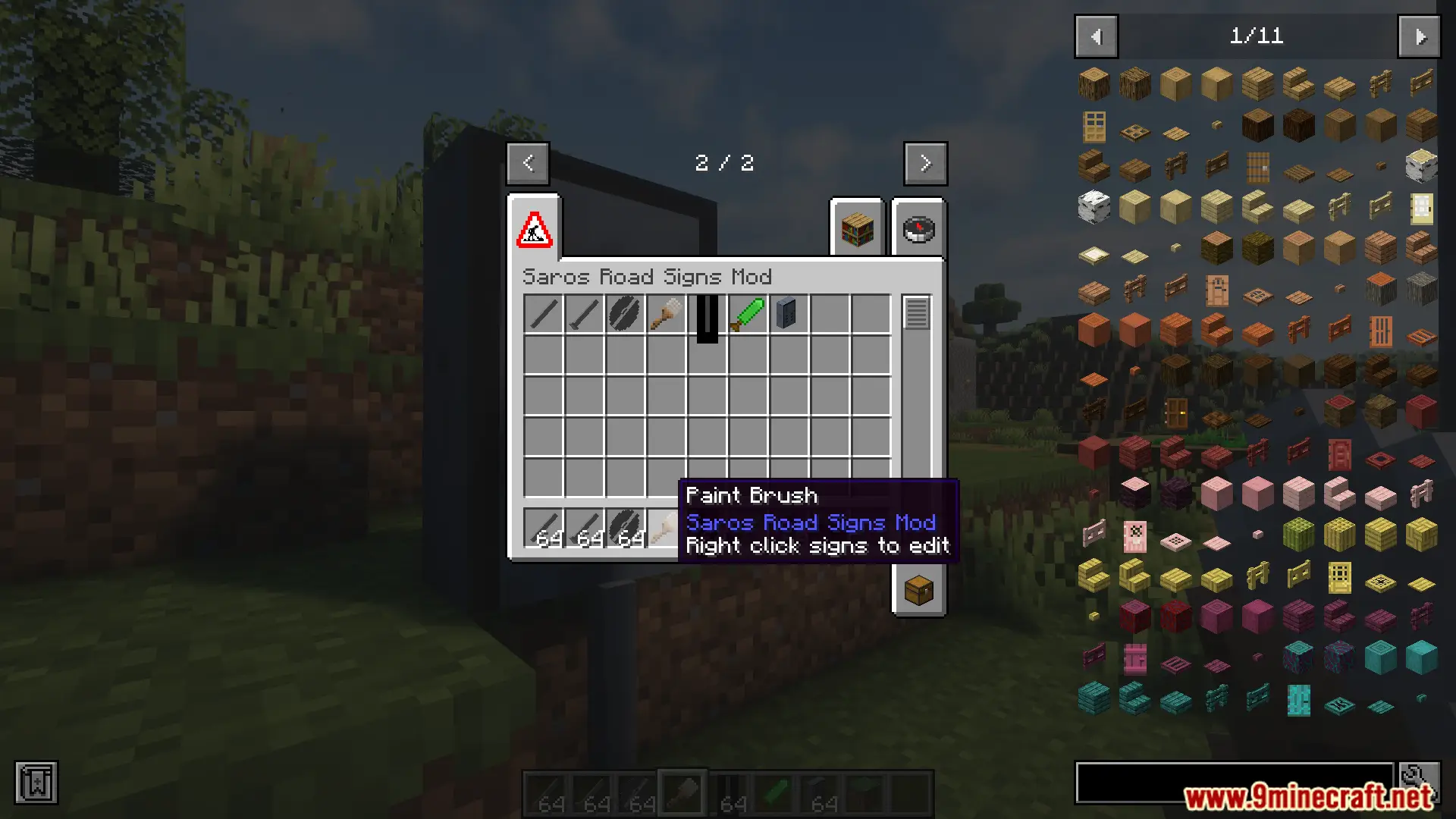
Task: Click the creative inventory scrollbar handle
Action: click(x=916, y=313)
